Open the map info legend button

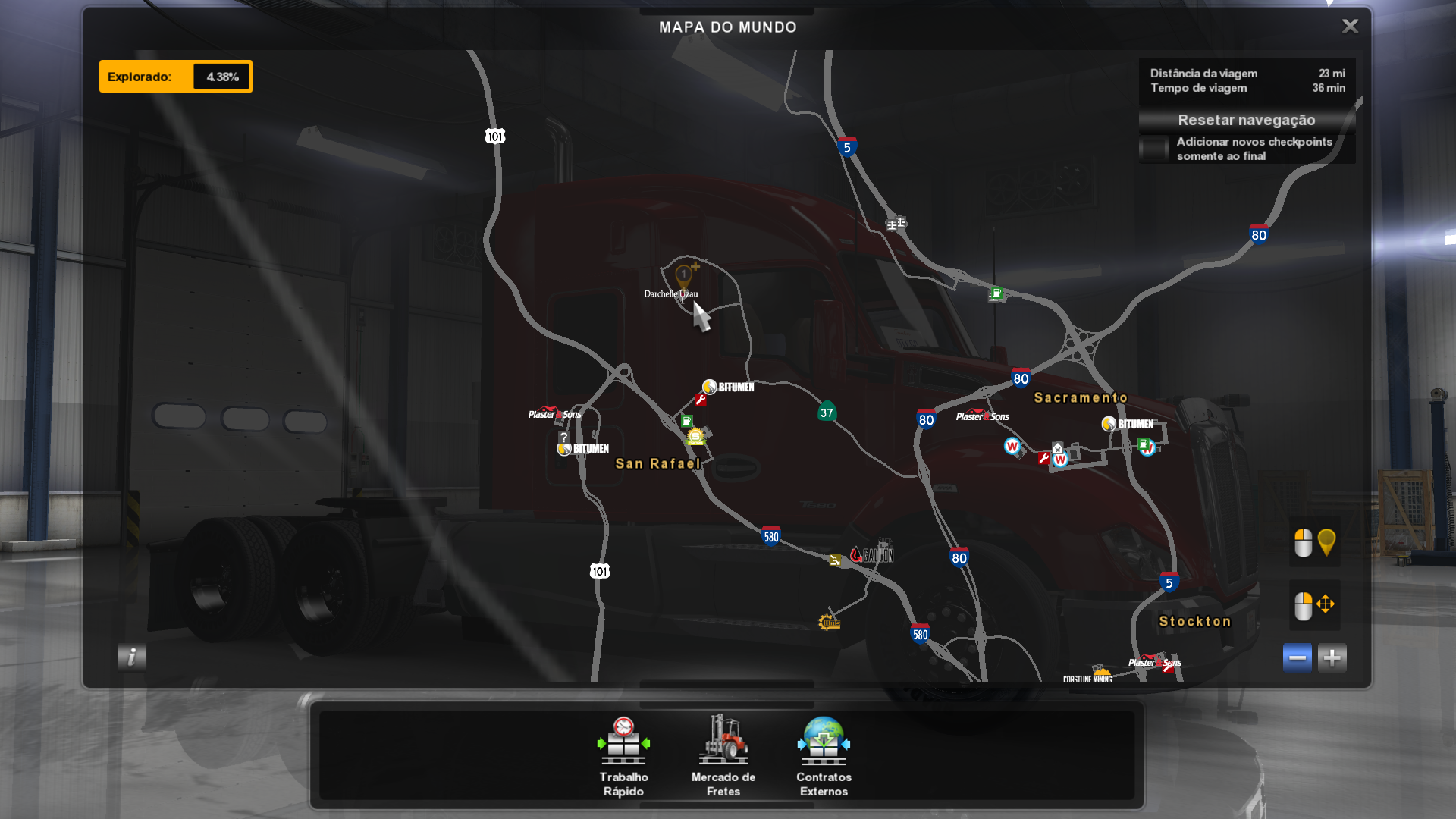[x=132, y=657]
